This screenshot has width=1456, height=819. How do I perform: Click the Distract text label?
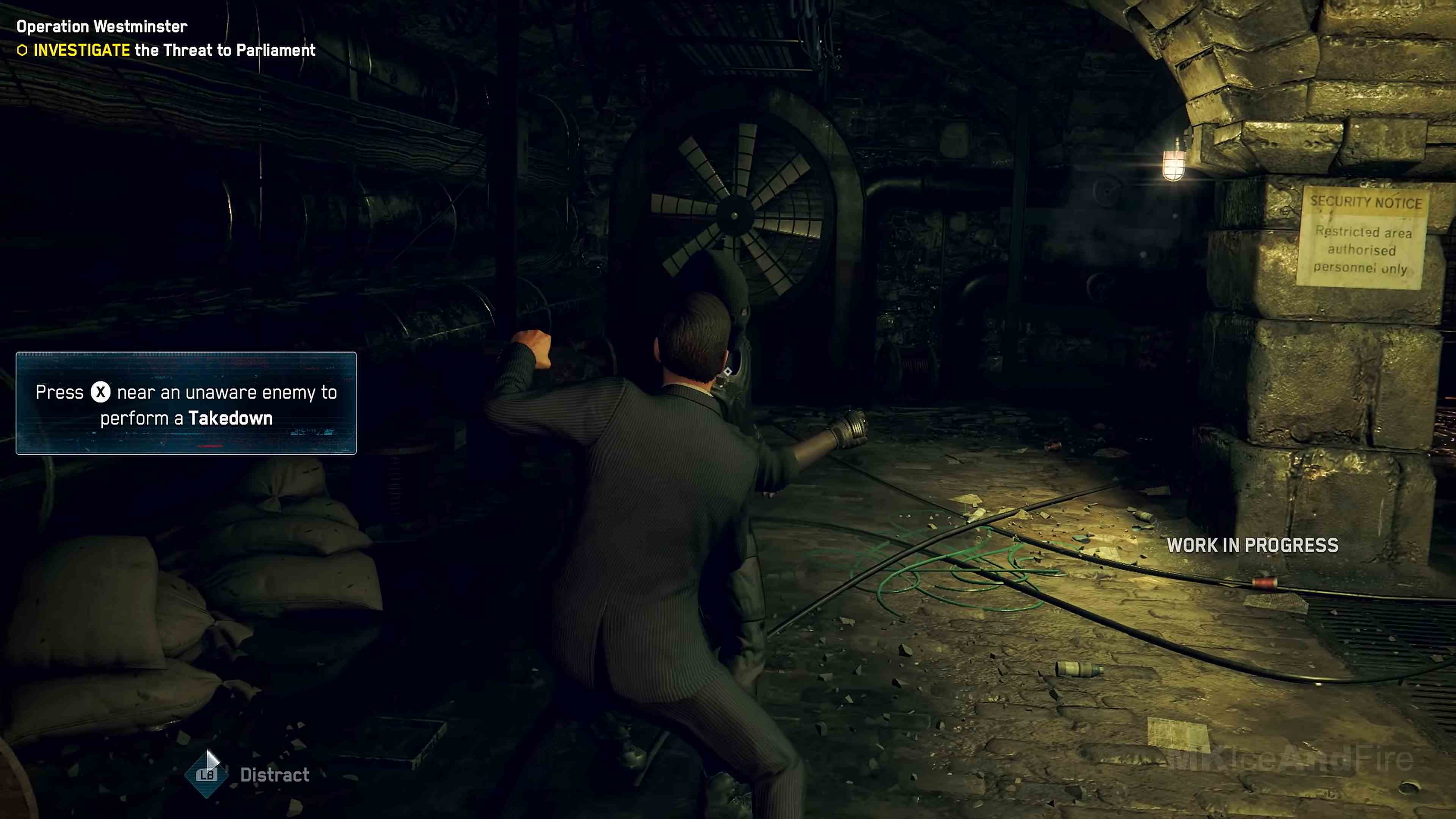tap(274, 774)
